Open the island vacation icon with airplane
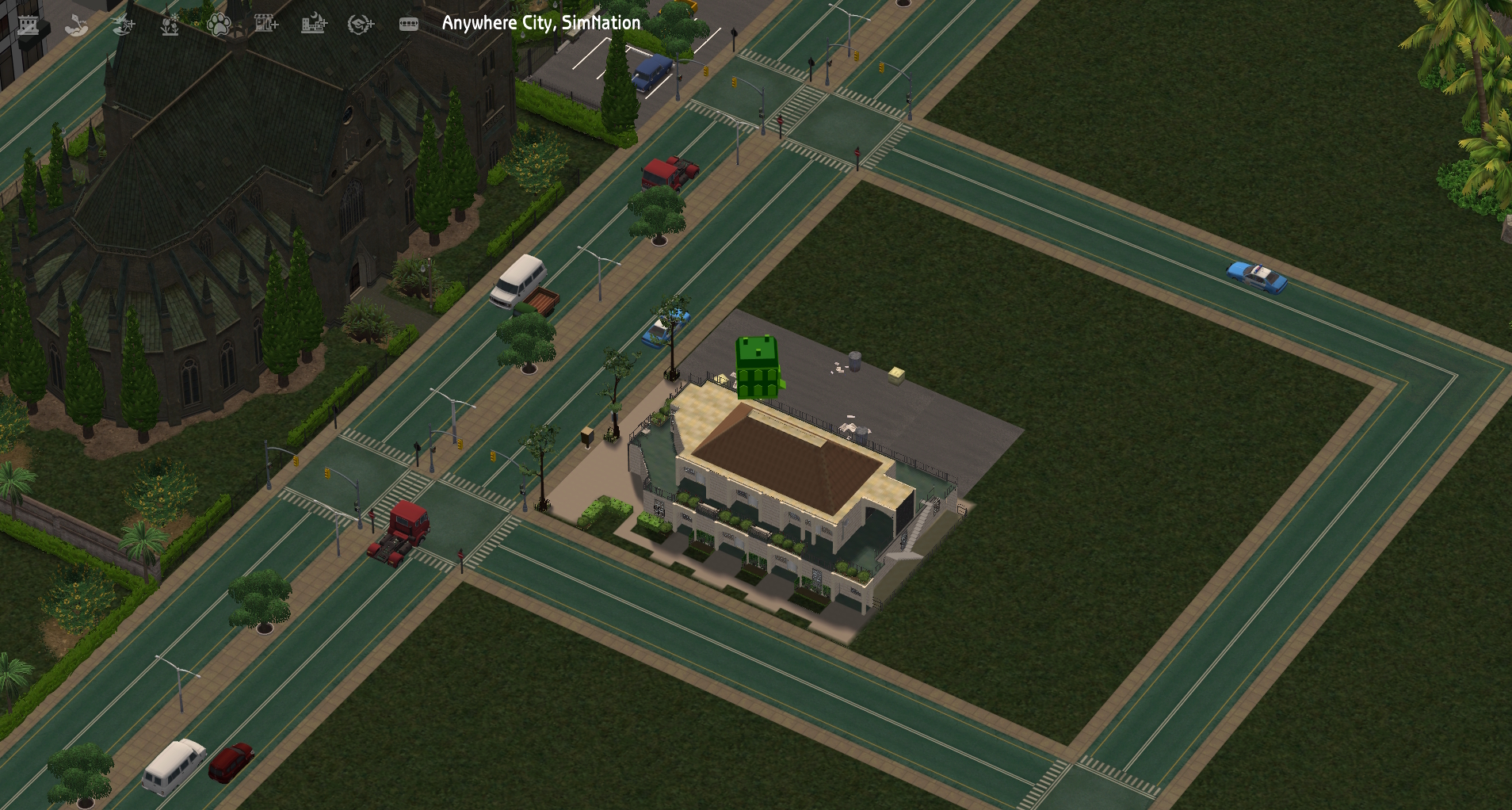This screenshot has width=1512, height=810. (x=124, y=25)
